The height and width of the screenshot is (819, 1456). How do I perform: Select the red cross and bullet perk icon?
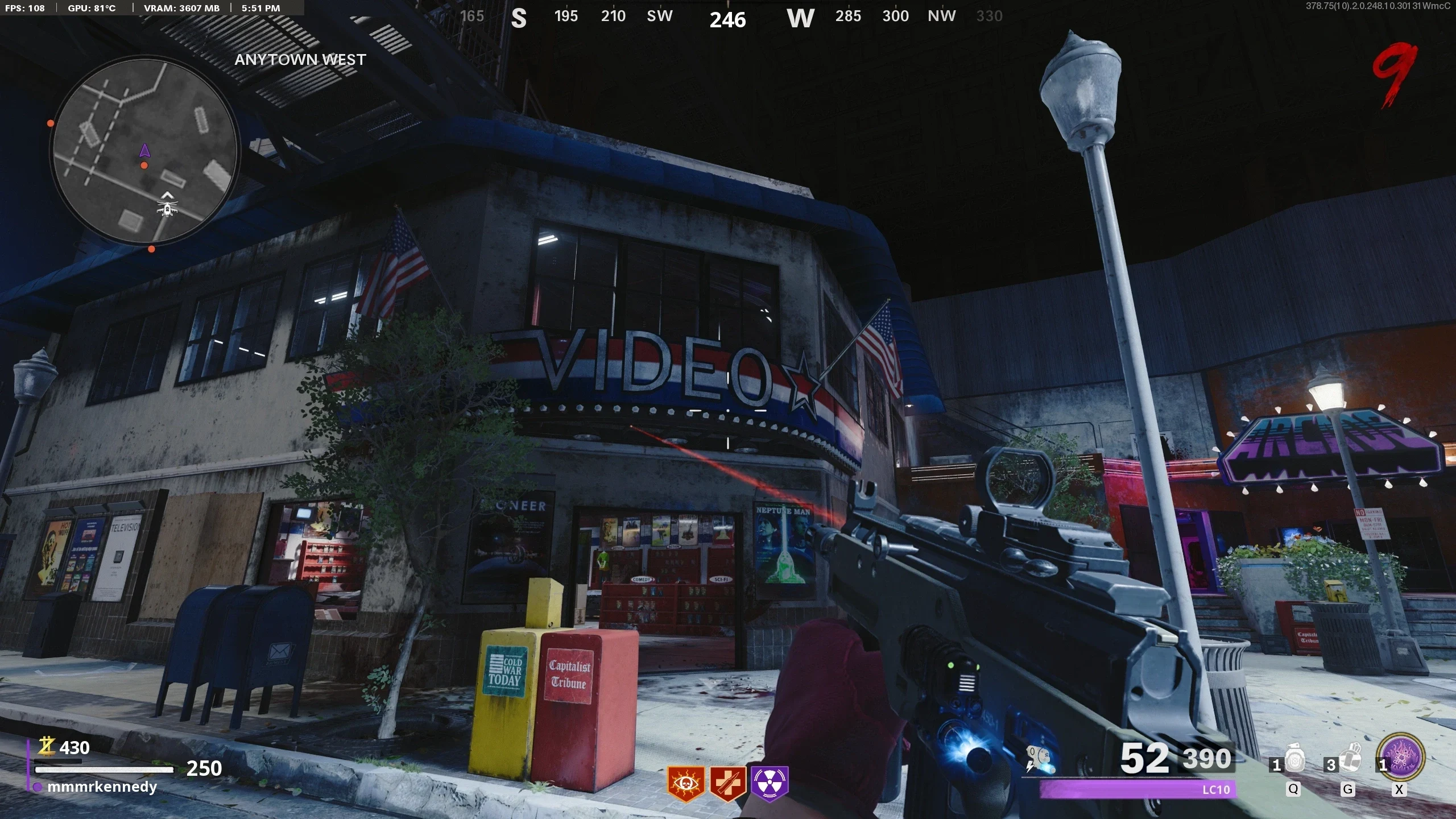727,783
